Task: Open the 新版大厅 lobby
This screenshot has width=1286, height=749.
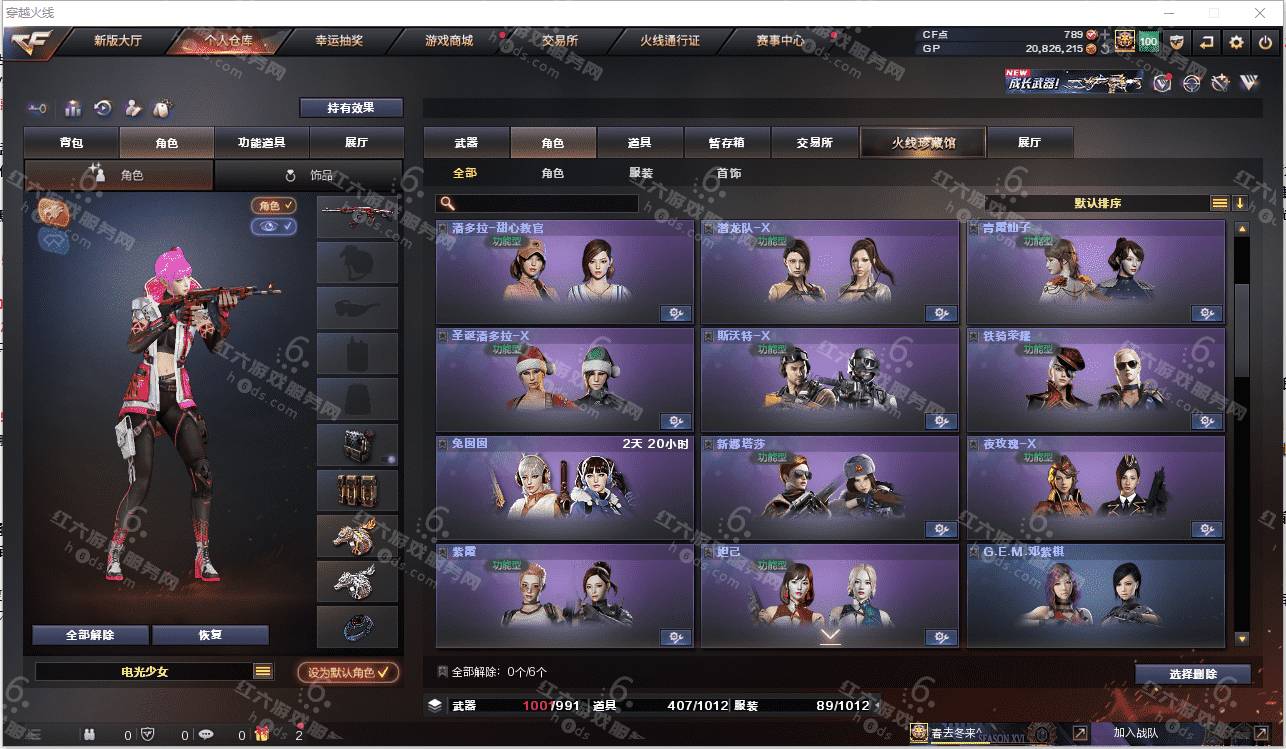Action: (x=118, y=41)
